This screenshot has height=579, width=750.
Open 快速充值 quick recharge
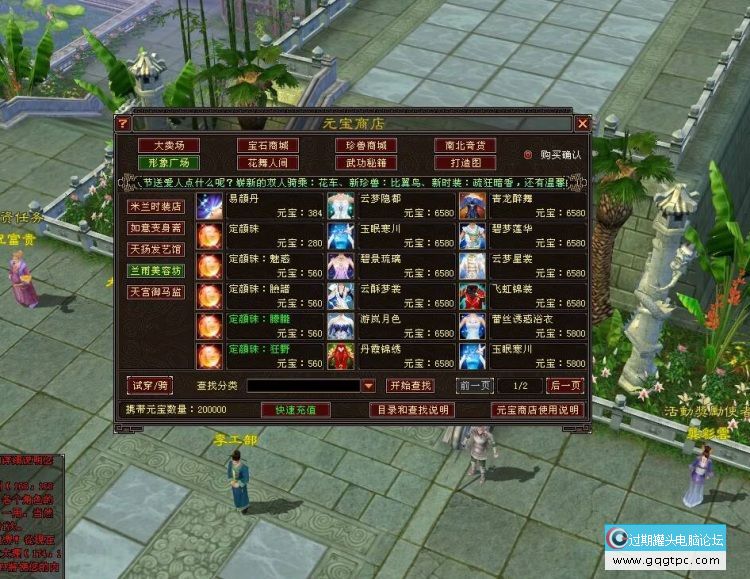click(295, 409)
